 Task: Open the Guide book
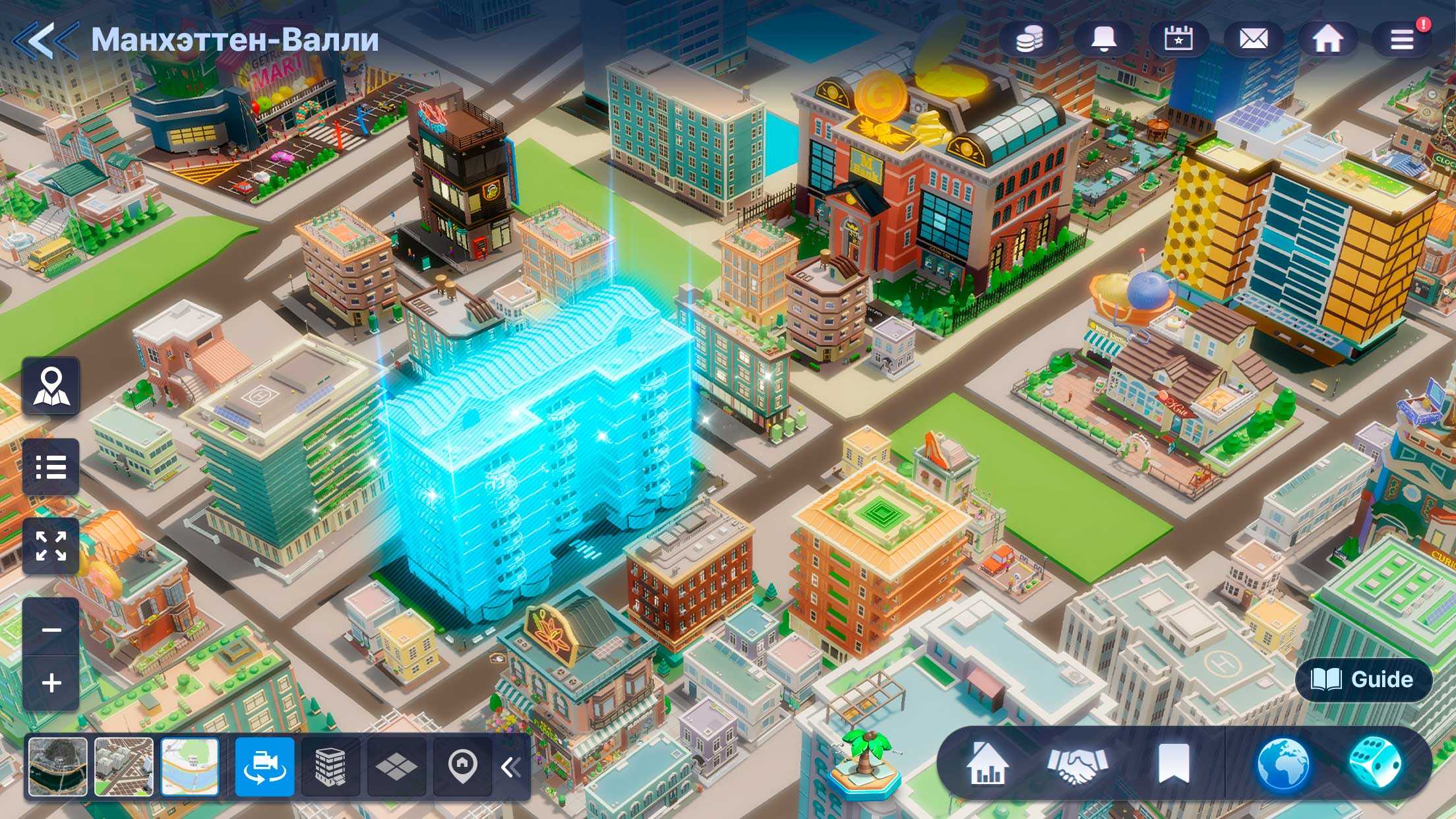tap(1363, 679)
